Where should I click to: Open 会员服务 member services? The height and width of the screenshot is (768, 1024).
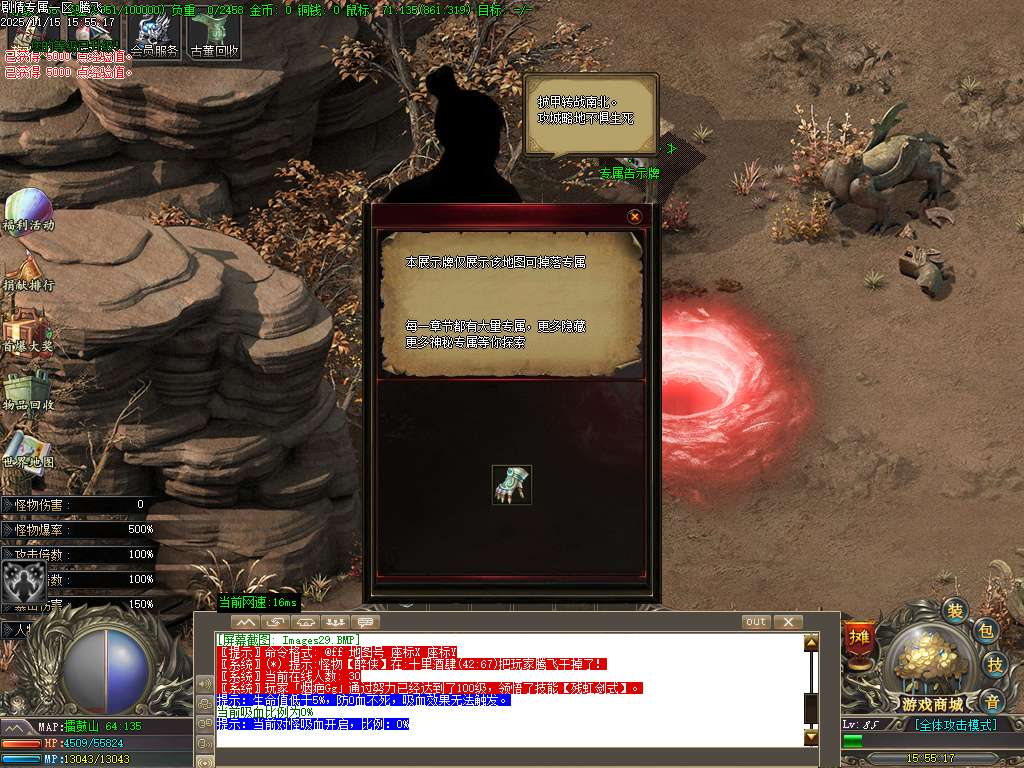click(155, 33)
